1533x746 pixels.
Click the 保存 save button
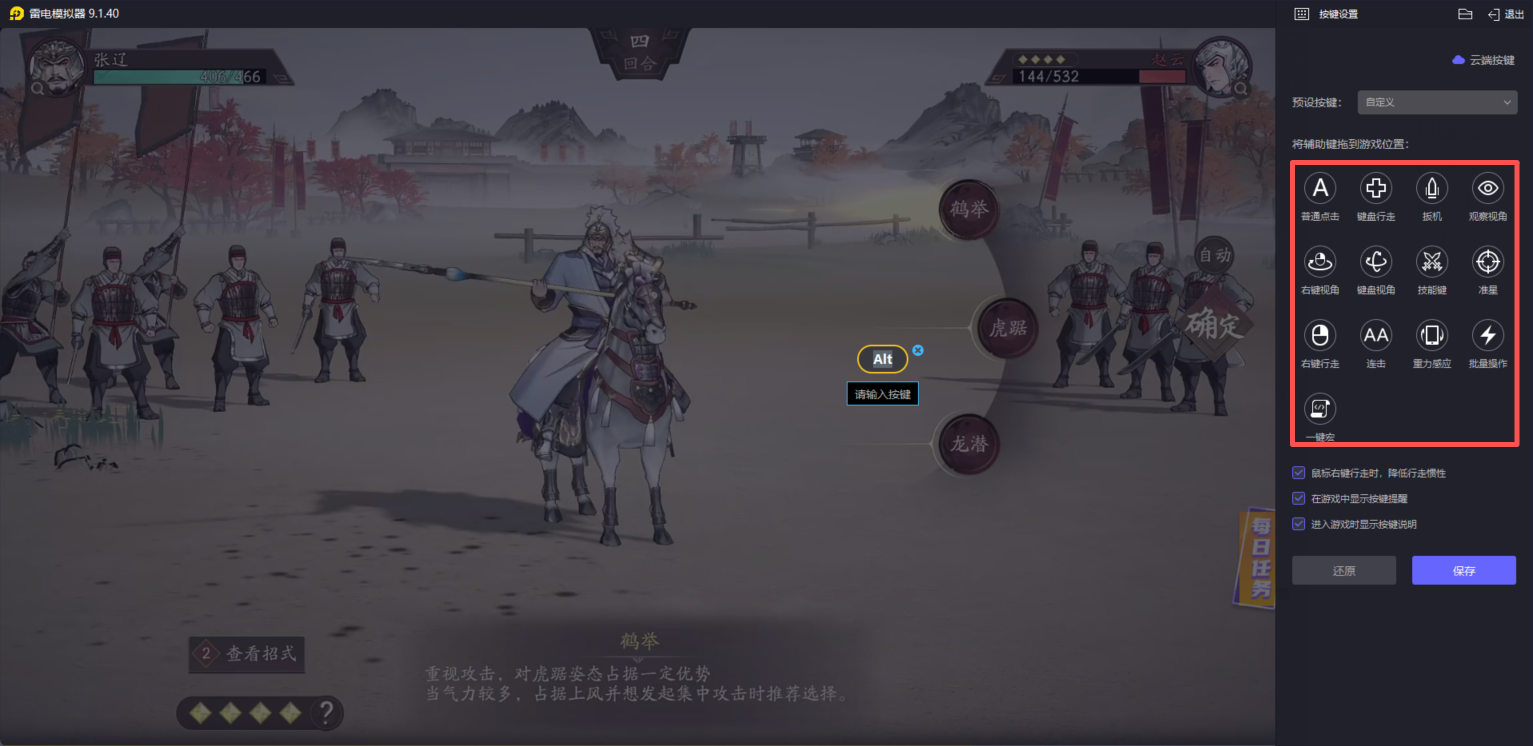pyautogui.click(x=1464, y=570)
